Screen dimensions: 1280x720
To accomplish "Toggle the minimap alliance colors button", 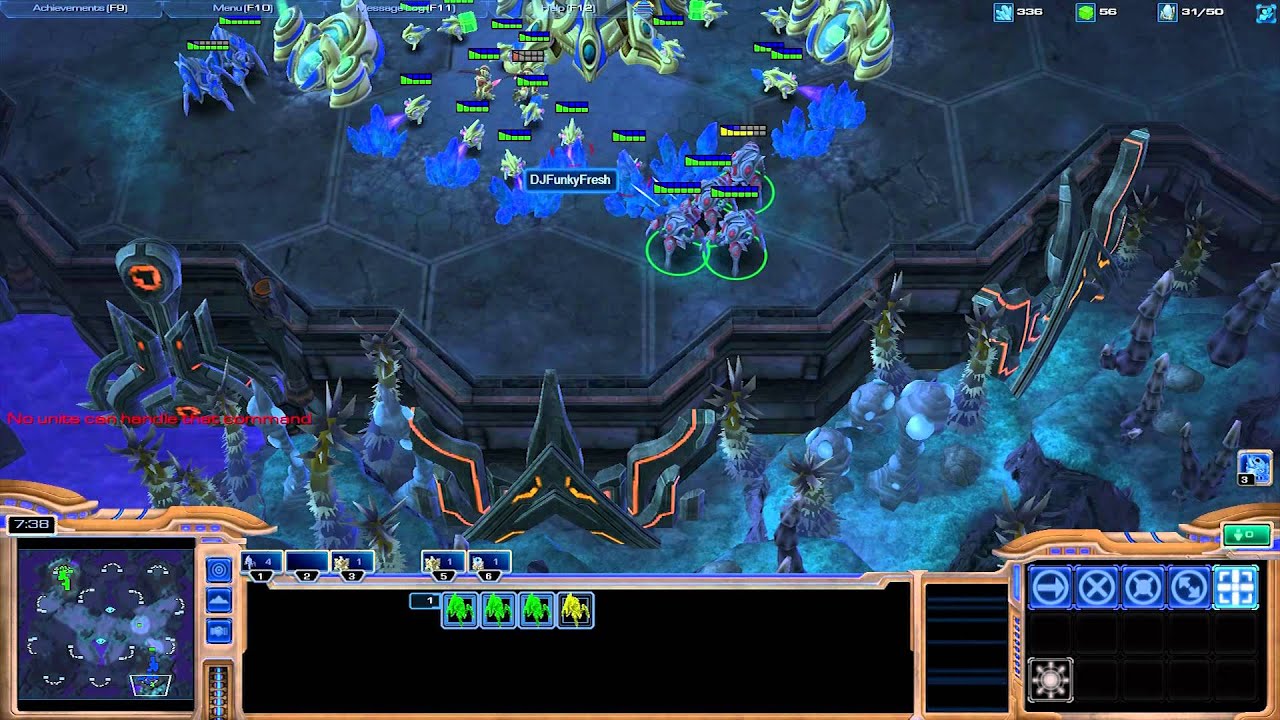I will coord(218,631).
